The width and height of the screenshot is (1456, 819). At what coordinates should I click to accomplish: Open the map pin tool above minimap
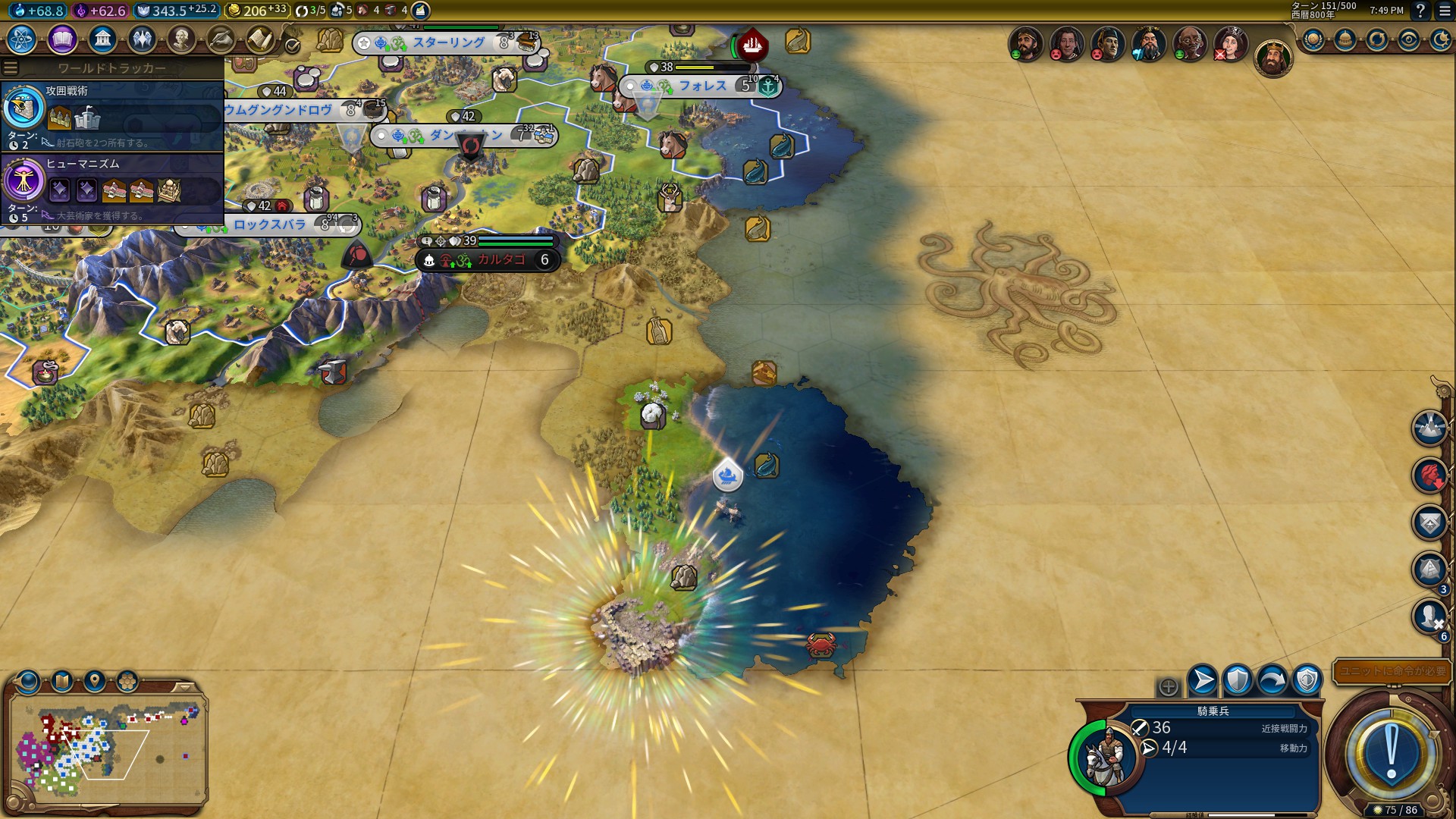[95, 680]
